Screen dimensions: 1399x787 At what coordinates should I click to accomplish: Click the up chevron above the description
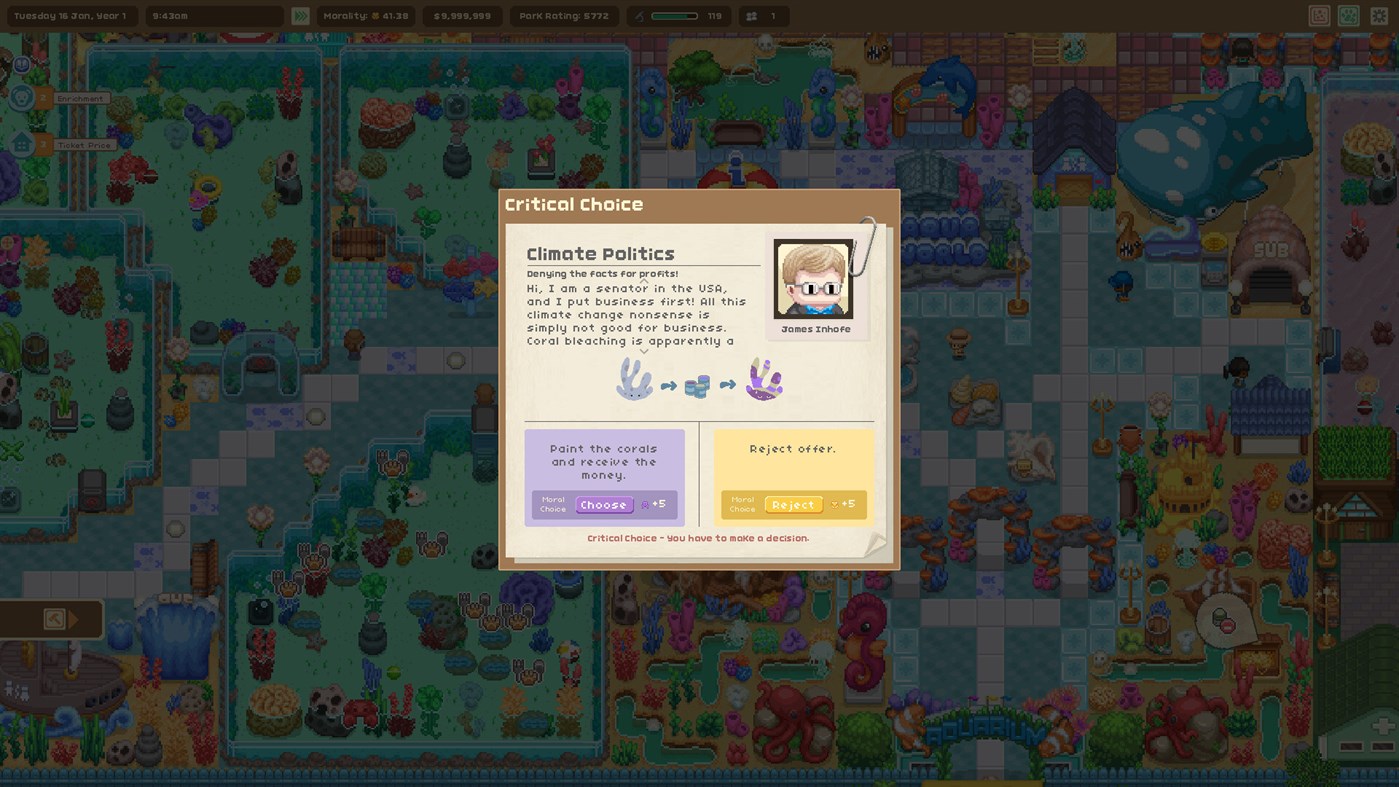(x=643, y=282)
